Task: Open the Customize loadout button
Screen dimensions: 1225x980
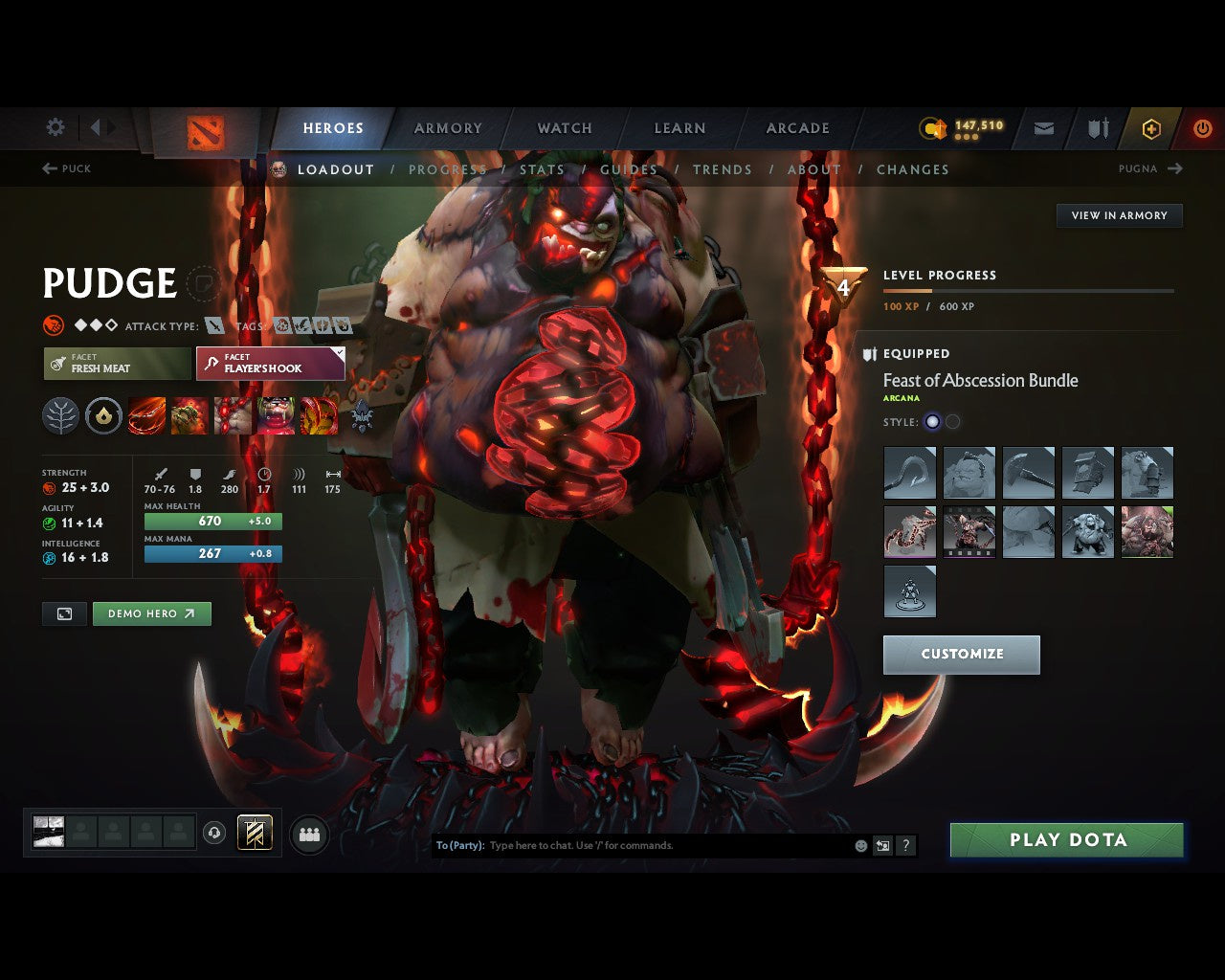Action: [x=961, y=655]
